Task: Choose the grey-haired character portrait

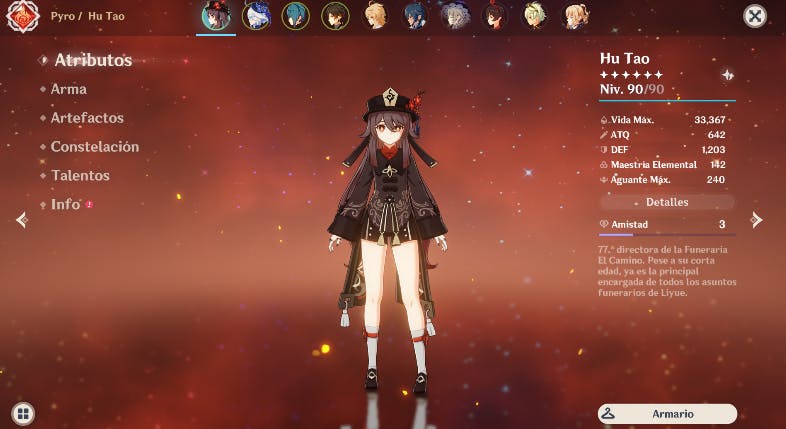Action: [456, 15]
